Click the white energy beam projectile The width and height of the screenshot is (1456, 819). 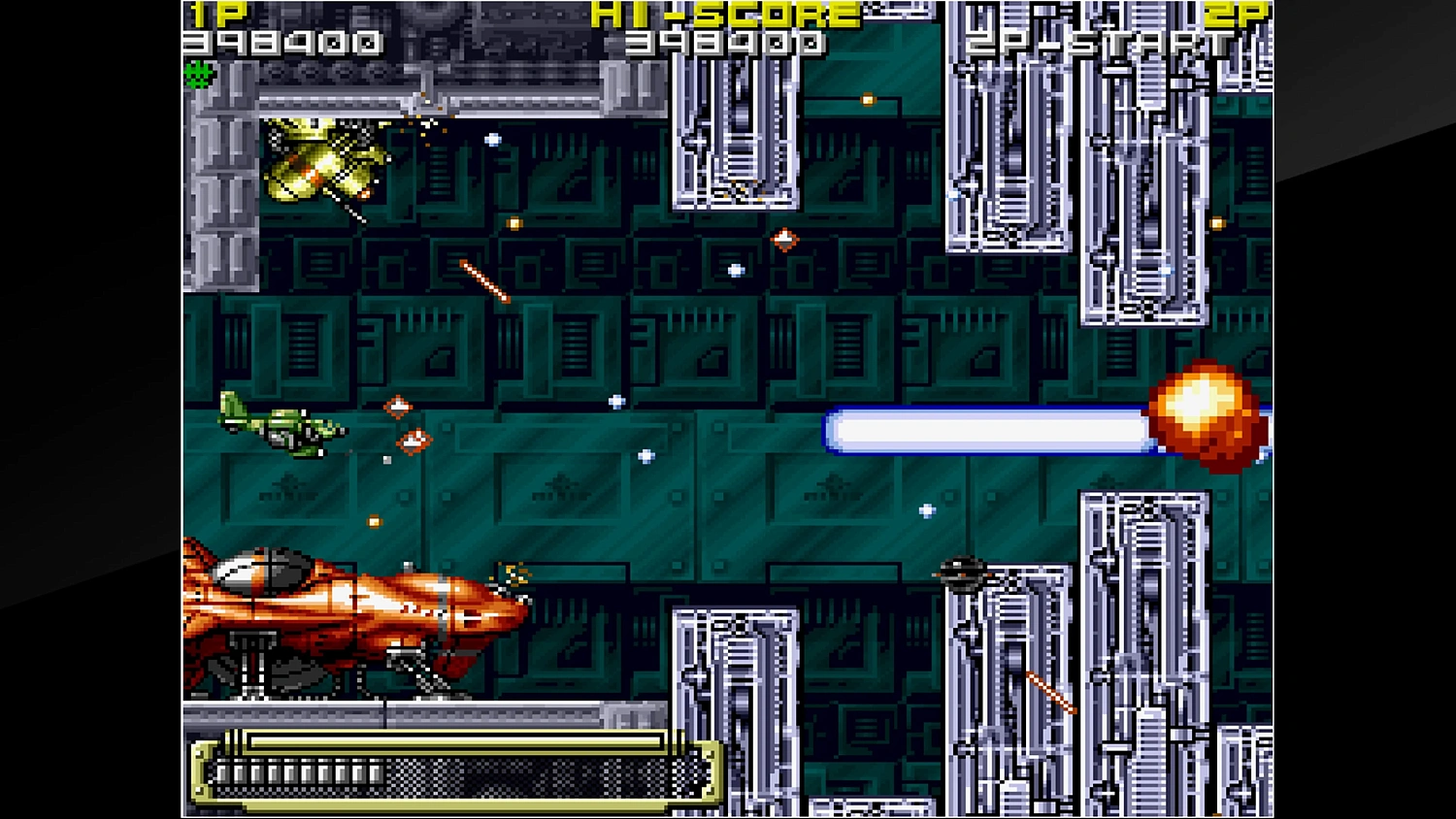[x=990, y=429]
